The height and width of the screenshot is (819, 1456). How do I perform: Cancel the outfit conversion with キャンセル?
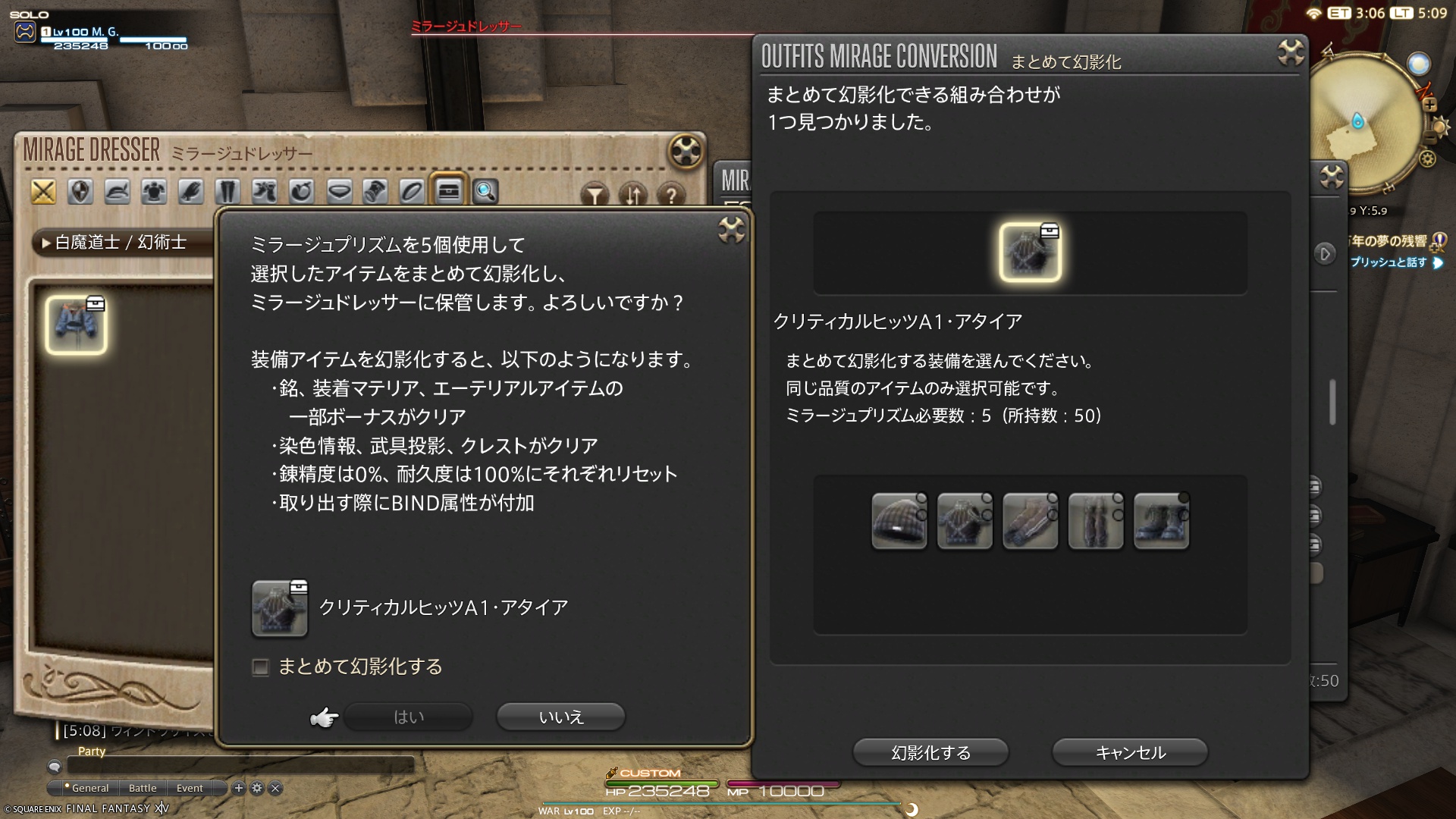click(1129, 752)
